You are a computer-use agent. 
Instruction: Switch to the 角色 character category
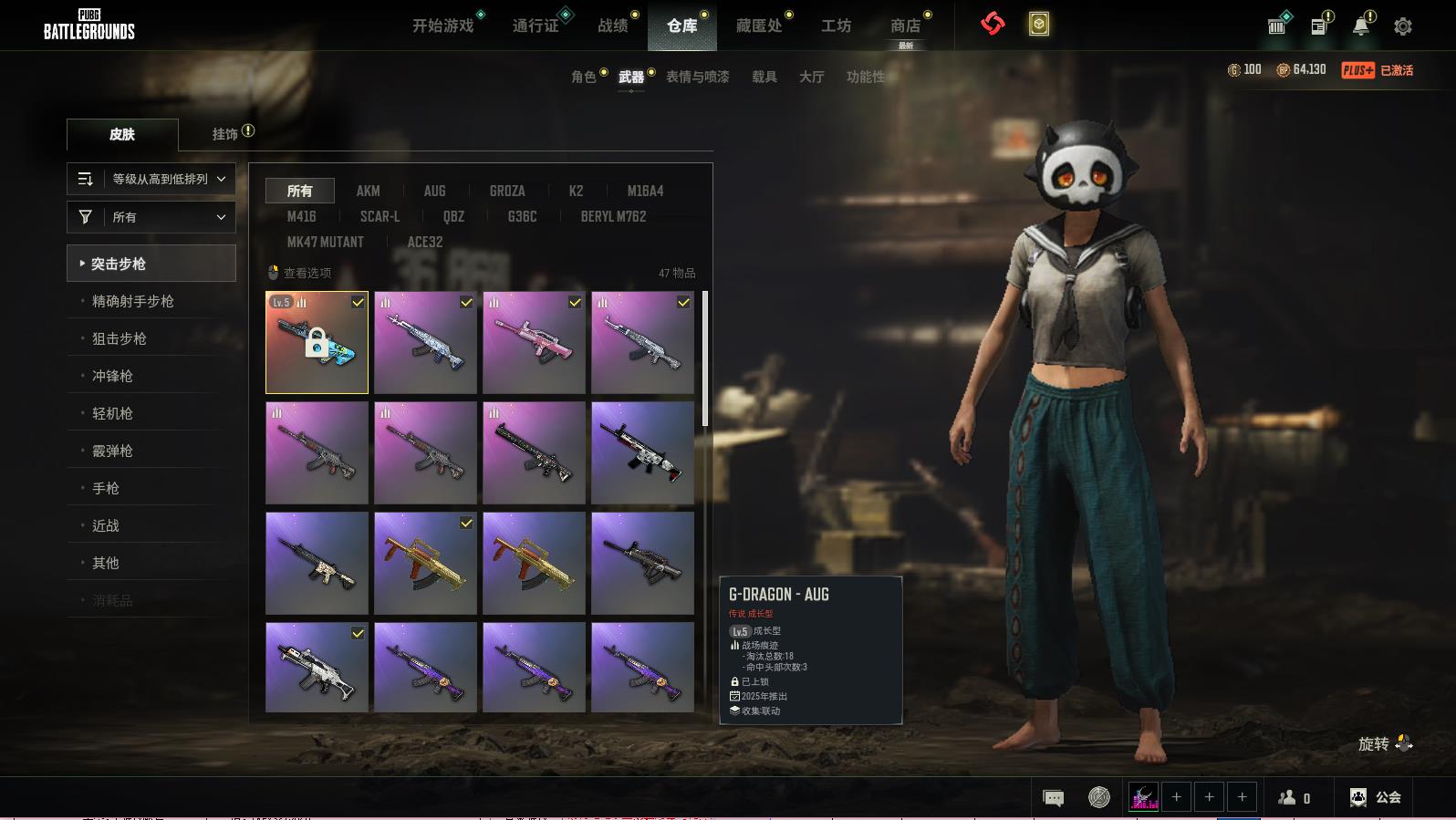(584, 77)
